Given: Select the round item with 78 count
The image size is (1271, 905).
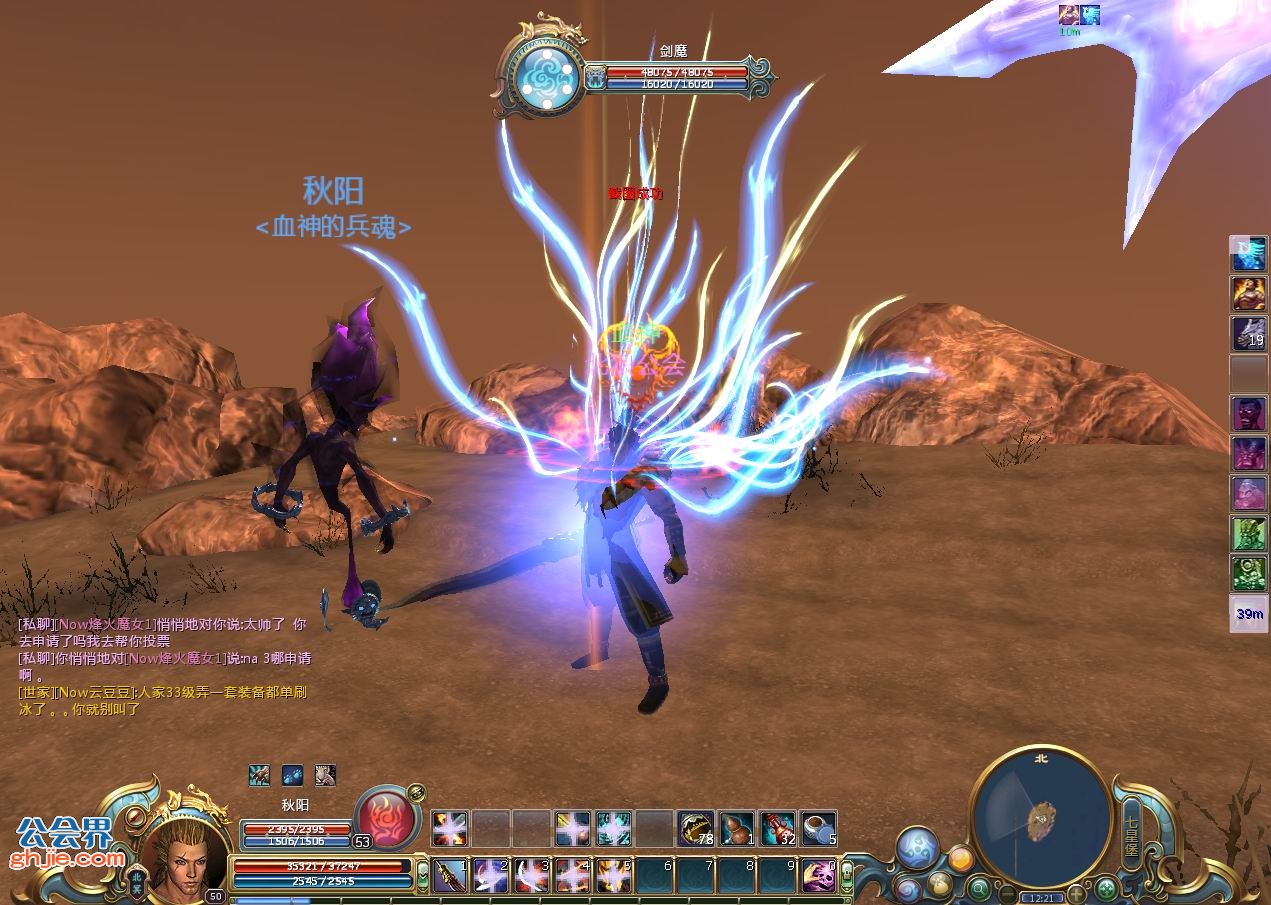Looking at the screenshot, I should coord(696,828).
